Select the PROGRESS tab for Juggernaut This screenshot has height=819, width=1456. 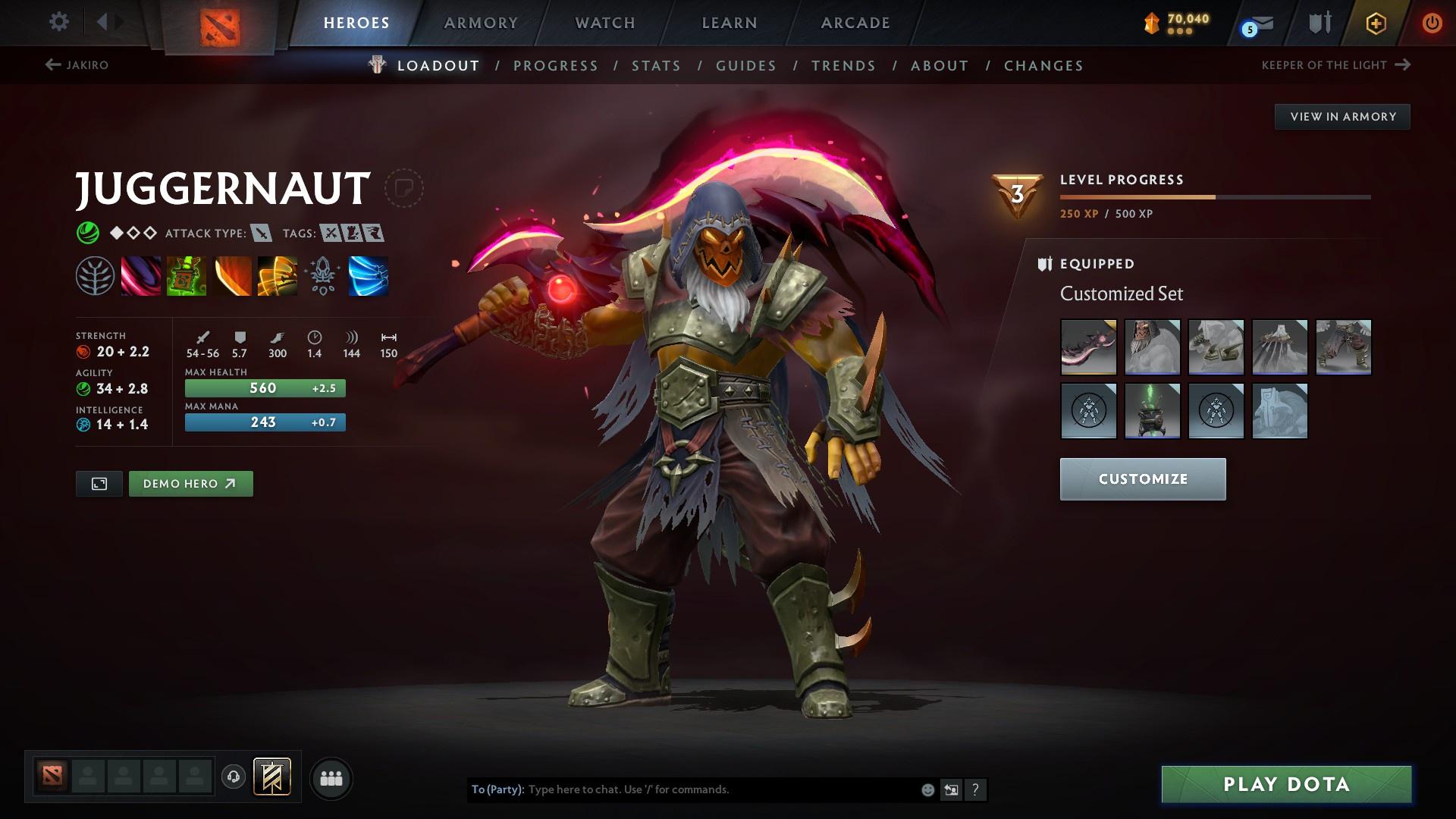point(556,66)
